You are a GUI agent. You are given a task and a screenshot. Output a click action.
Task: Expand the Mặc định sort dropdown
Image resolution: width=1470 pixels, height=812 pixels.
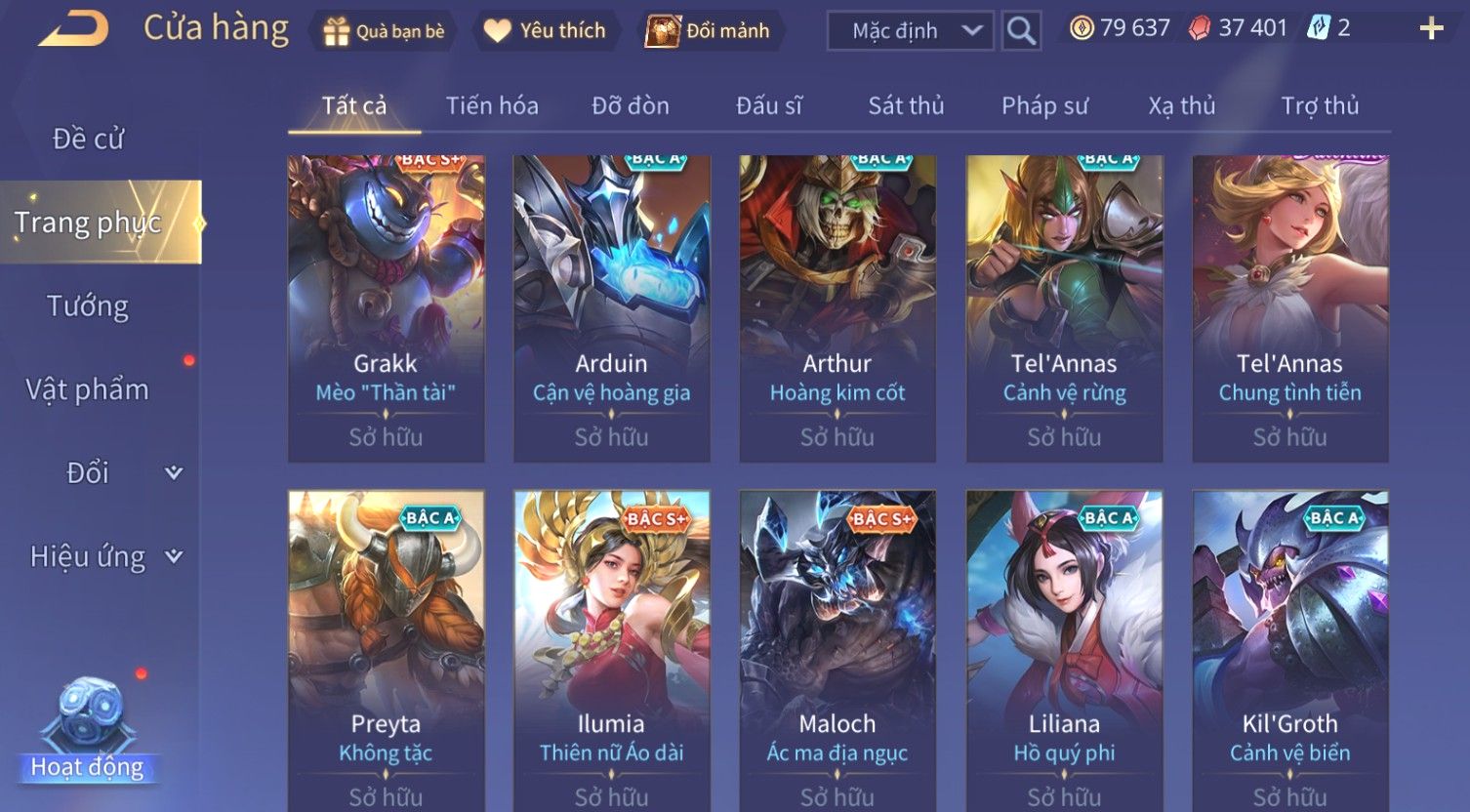pyautogui.click(x=910, y=31)
